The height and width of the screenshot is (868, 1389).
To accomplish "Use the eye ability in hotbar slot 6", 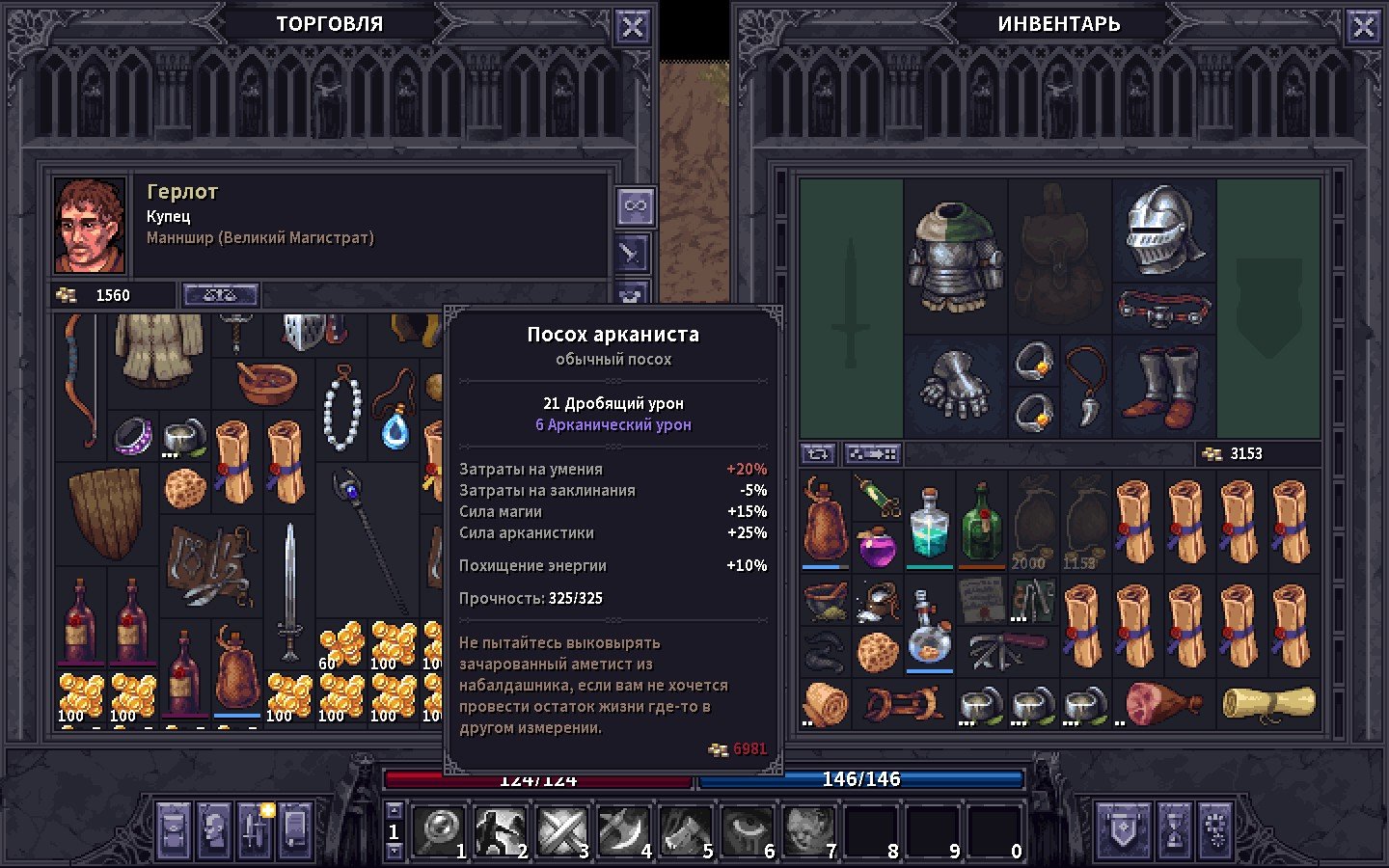I will [746, 829].
